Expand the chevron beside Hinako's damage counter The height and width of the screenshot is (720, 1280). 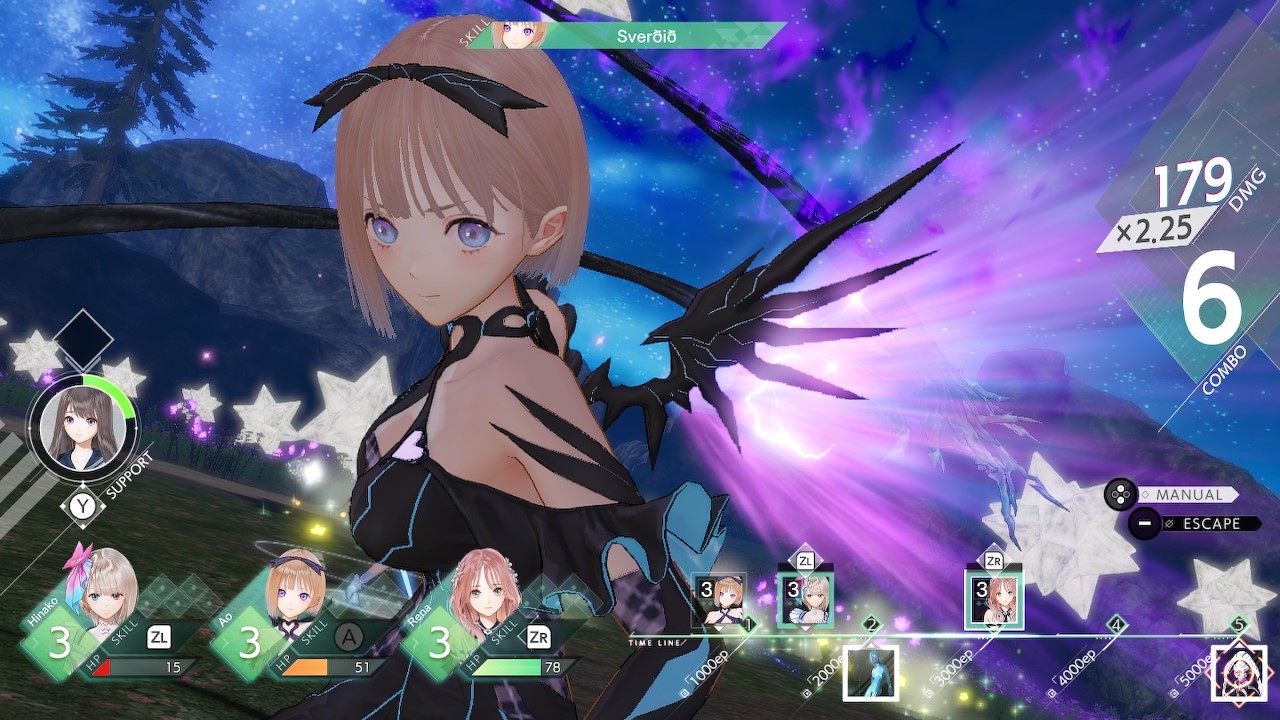pos(37,643)
